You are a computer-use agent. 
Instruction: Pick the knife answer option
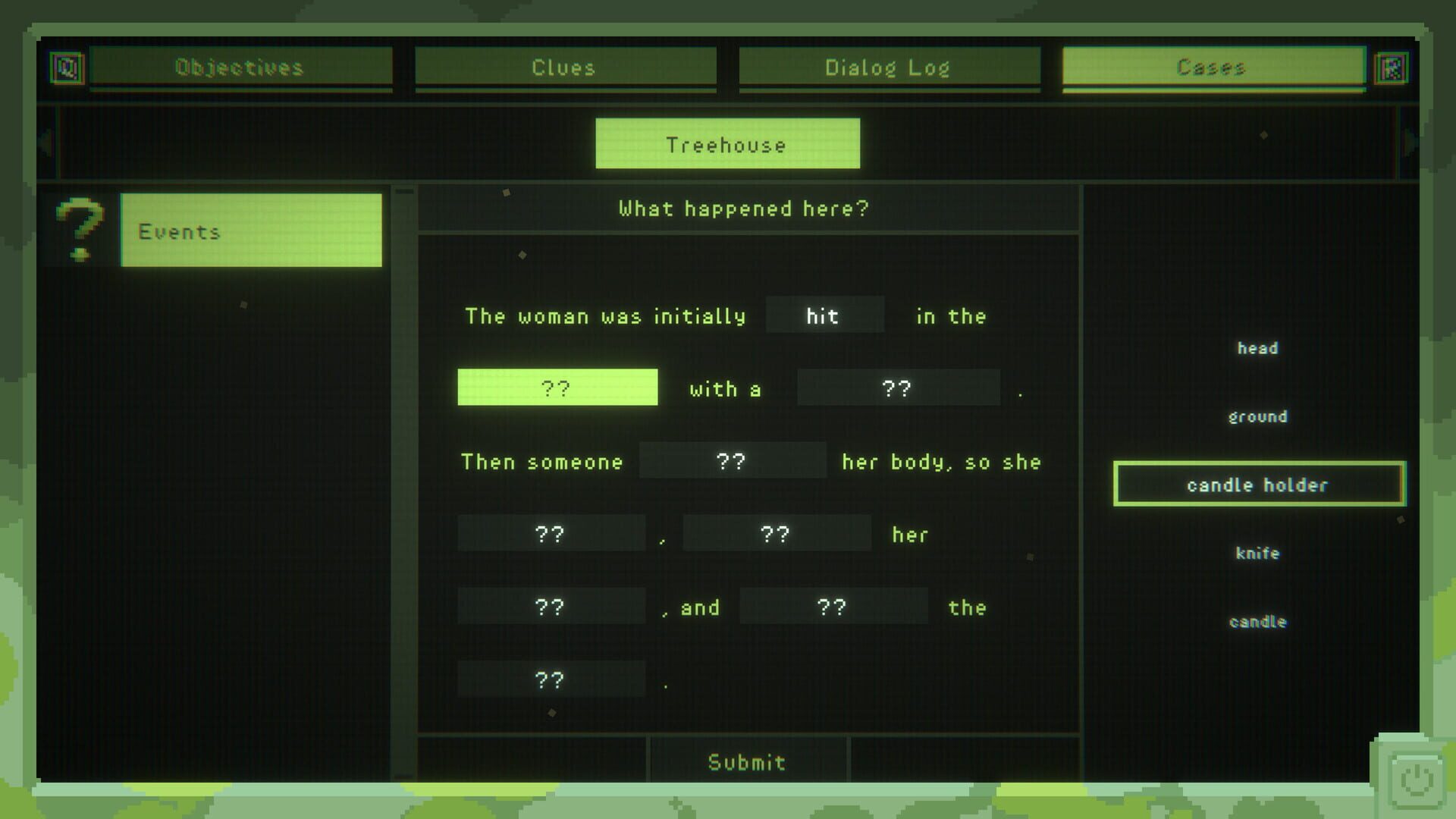tap(1257, 553)
